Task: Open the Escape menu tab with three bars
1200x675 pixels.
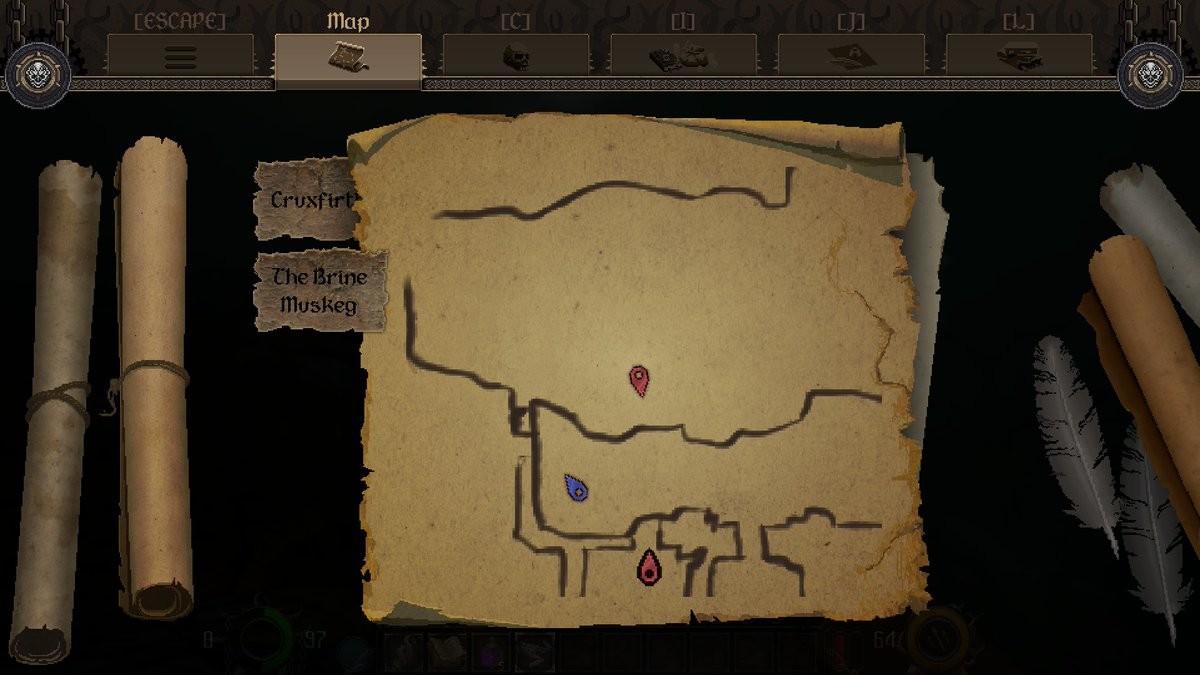Action: point(181,56)
